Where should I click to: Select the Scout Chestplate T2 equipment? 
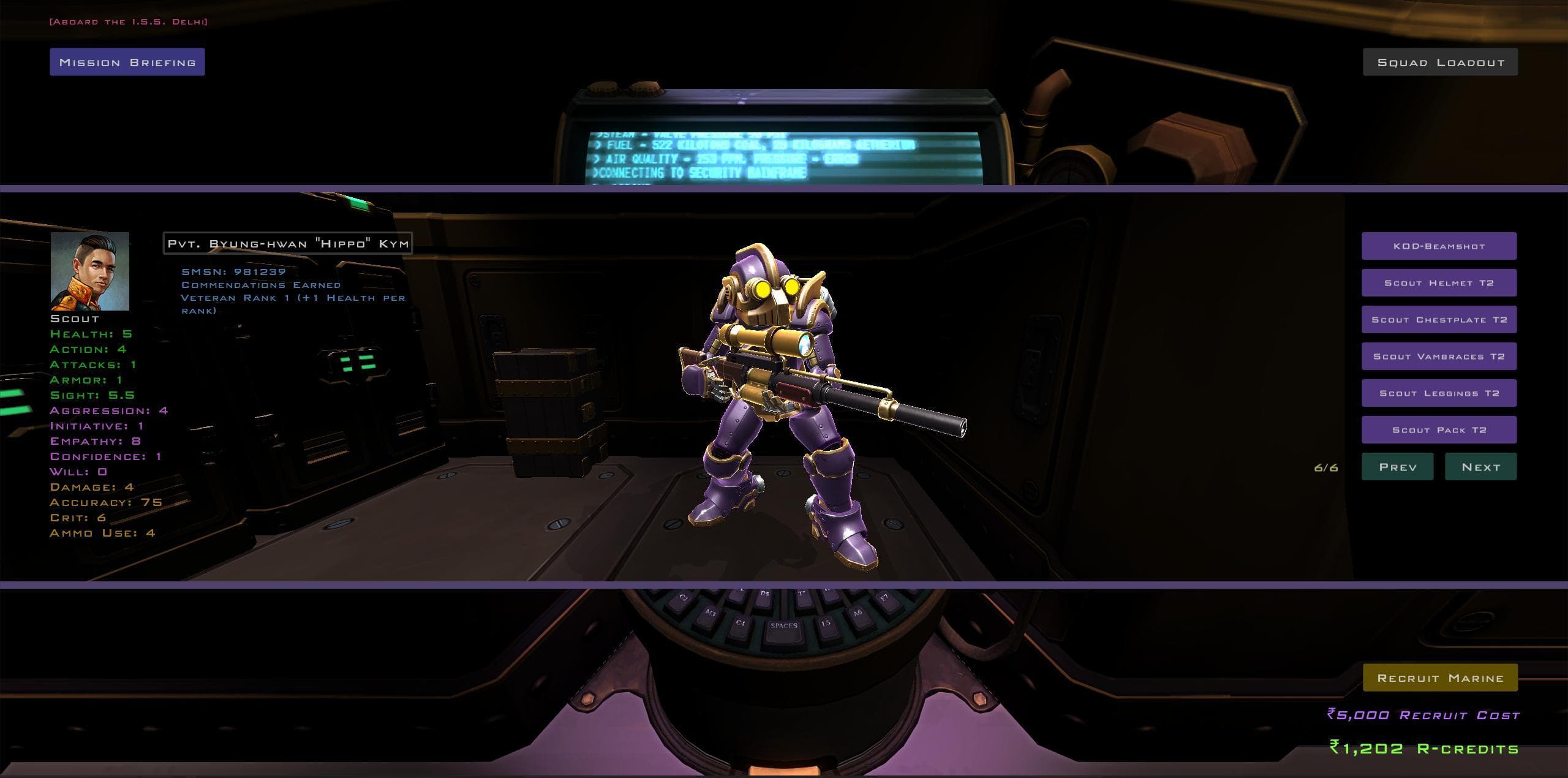click(x=1439, y=319)
